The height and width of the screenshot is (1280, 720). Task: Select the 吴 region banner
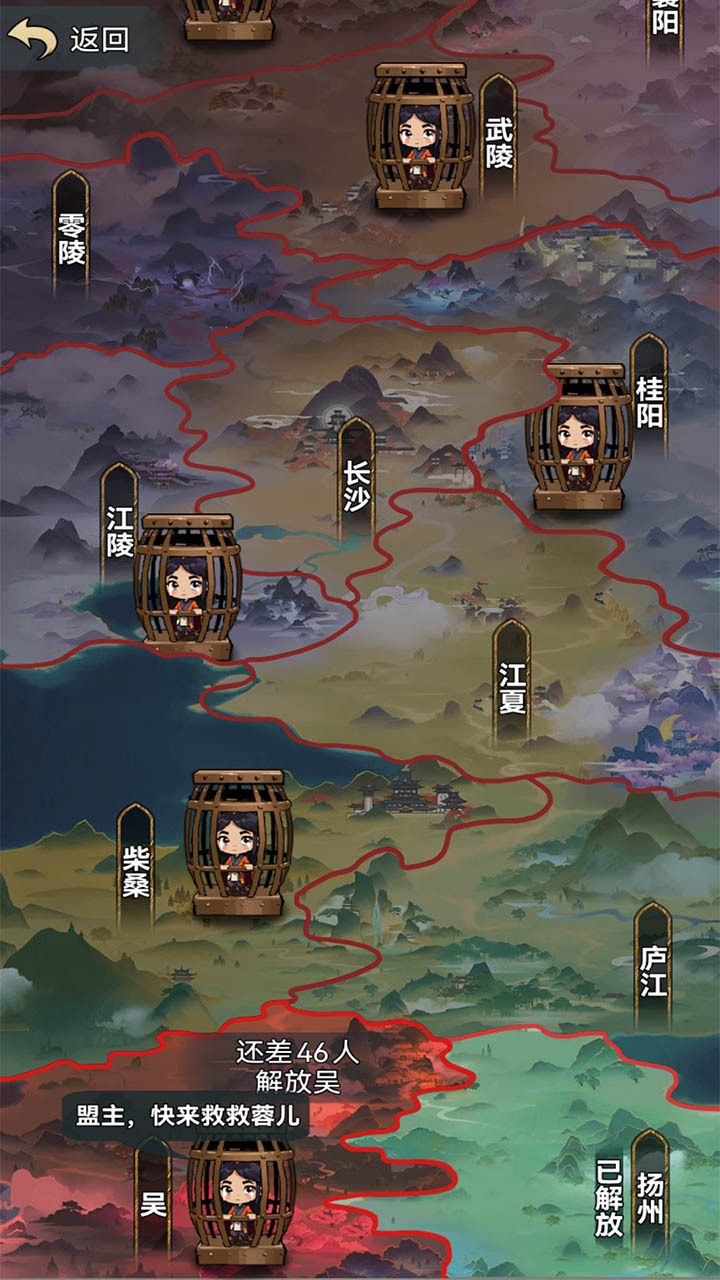click(153, 1200)
